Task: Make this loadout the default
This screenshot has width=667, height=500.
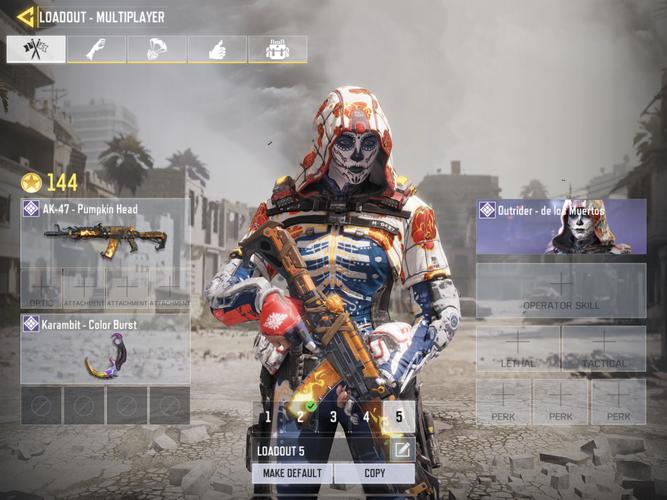Action: [x=292, y=473]
